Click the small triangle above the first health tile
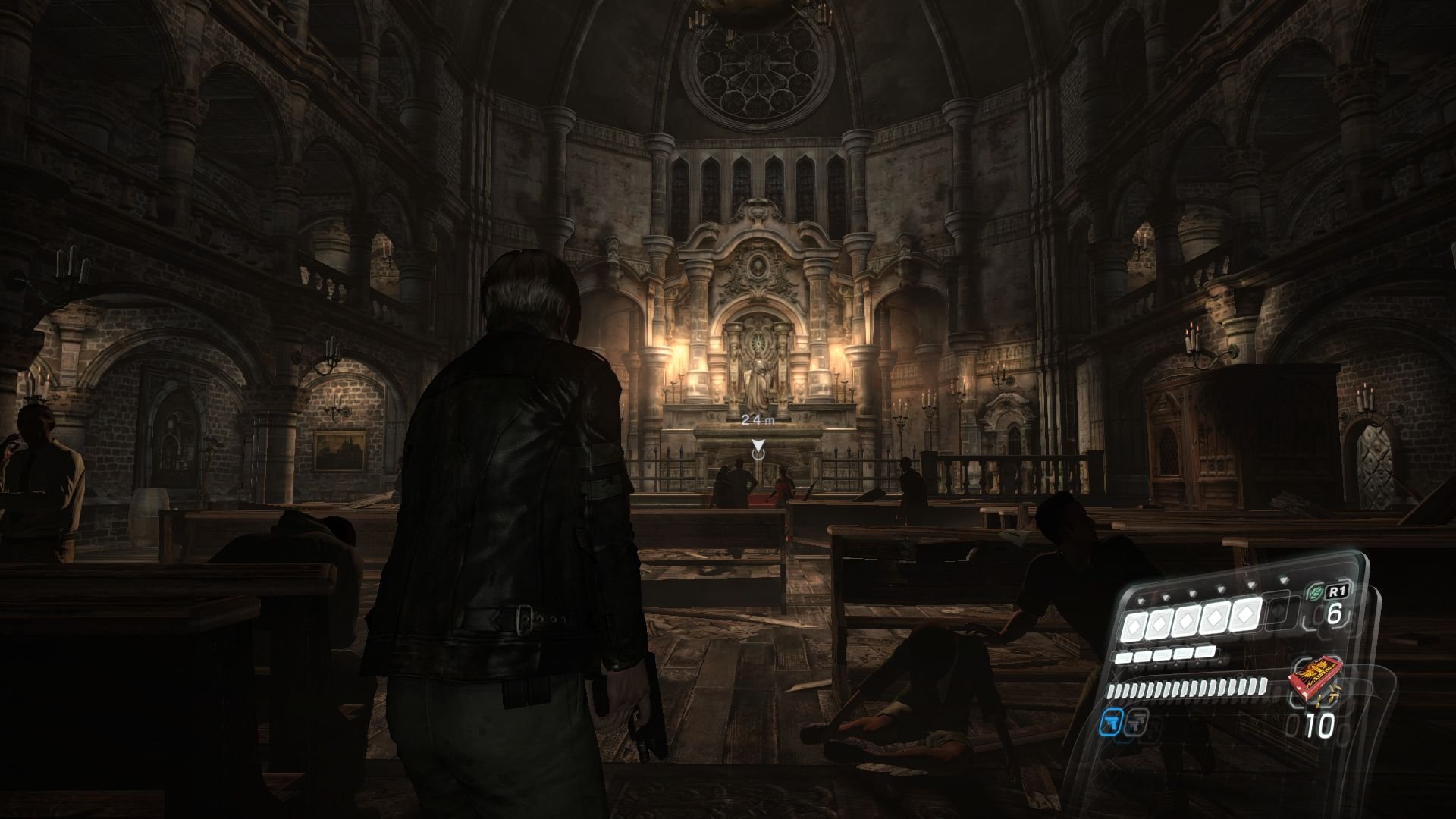Viewport: 1456px width, 819px height. pos(1141,600)
